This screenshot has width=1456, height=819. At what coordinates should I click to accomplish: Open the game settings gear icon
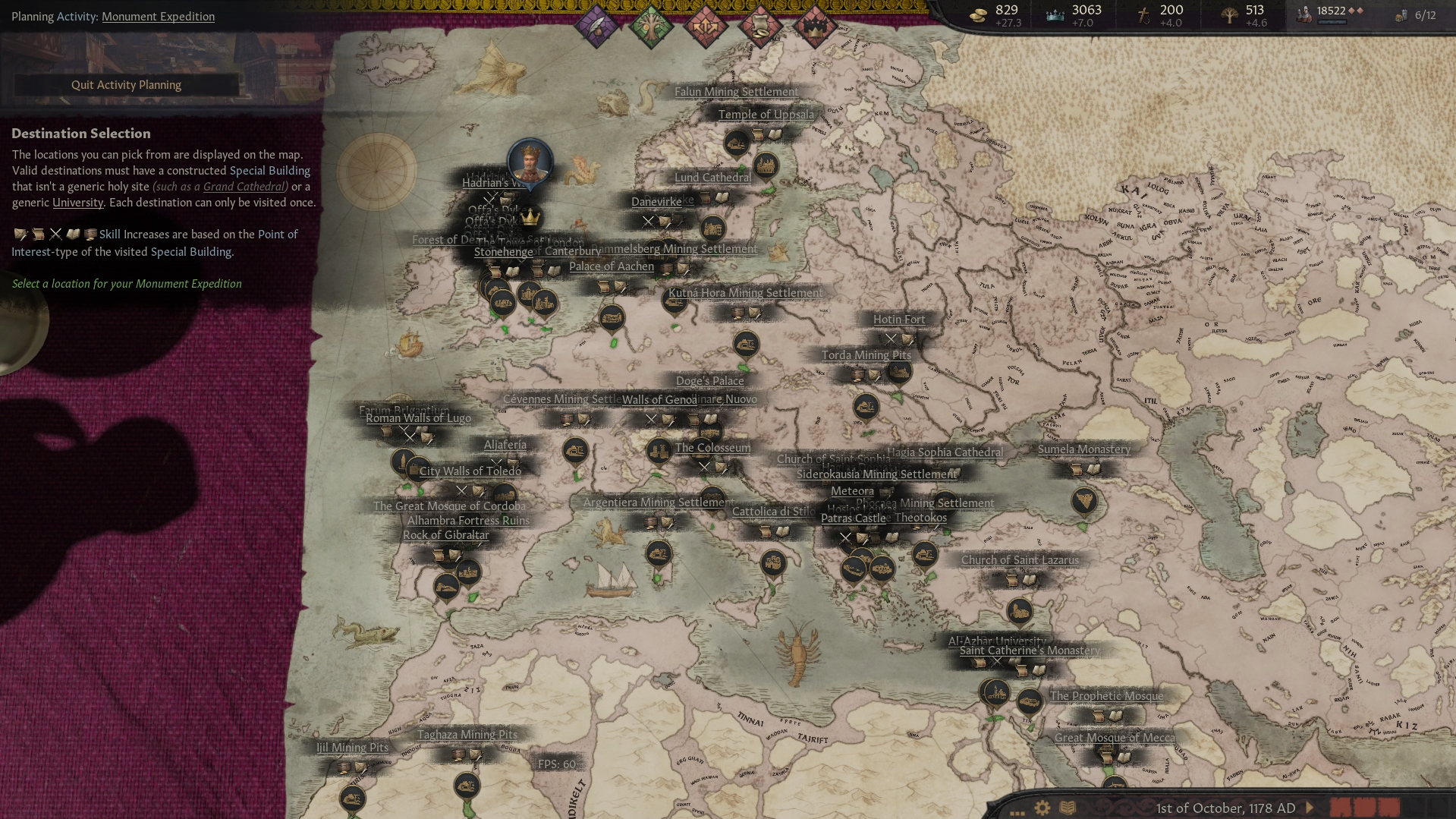coord(1042,808)
